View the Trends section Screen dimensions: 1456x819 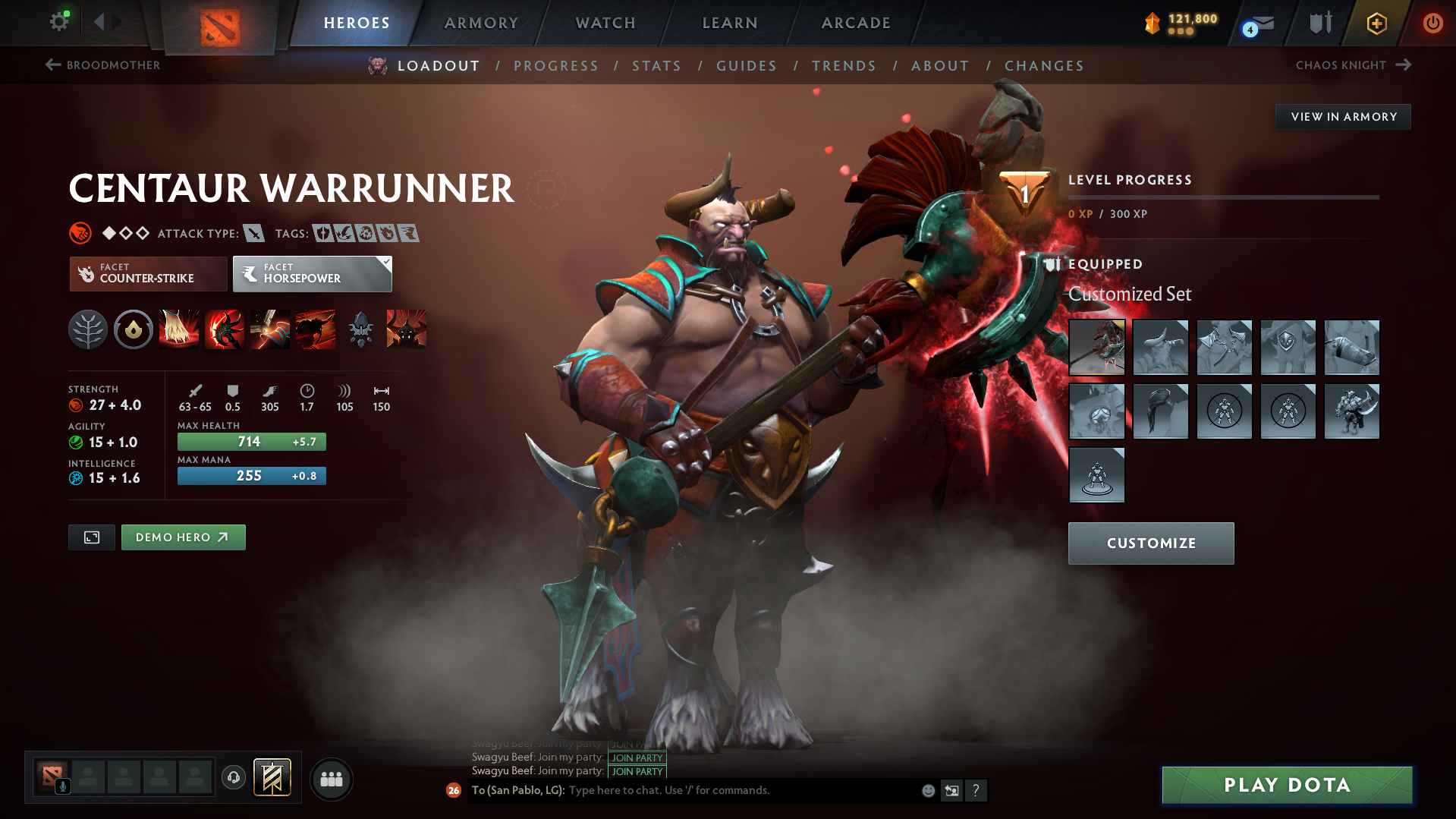click(844, 66)
